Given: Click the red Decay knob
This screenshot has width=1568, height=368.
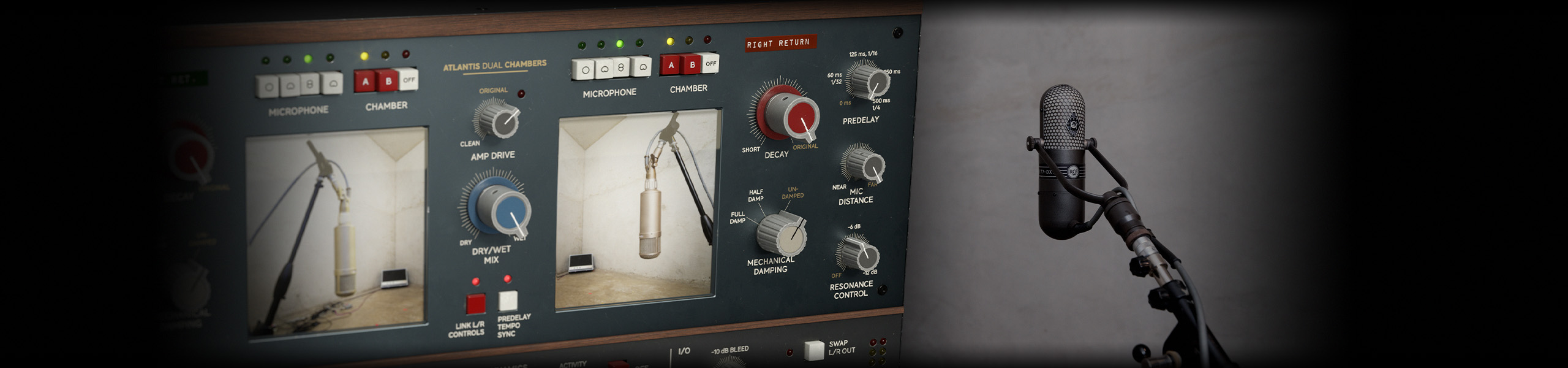Looking at the screenshot, I should [794, 118].
